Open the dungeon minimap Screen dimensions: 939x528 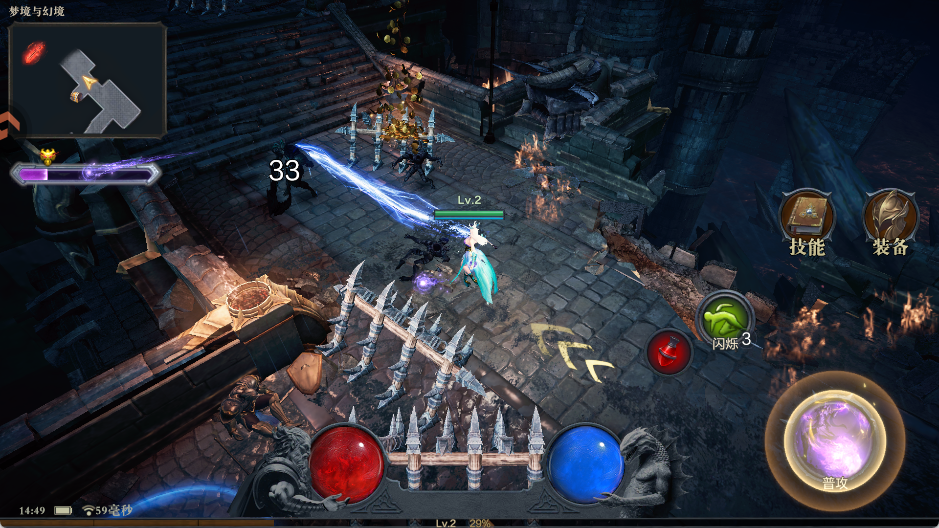pyautogui.click(x=88, y=80)
